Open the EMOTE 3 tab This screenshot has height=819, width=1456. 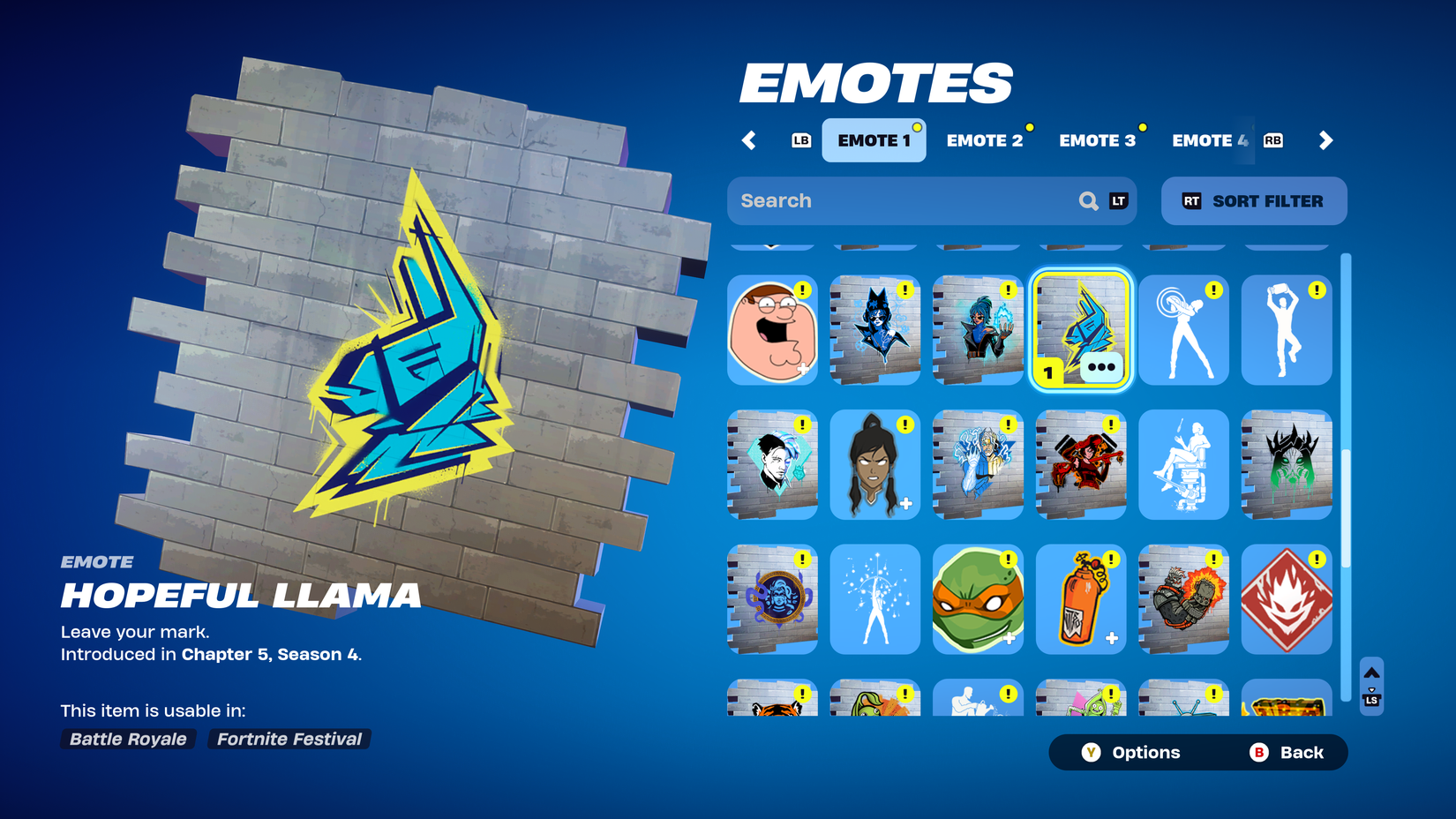1097,139
